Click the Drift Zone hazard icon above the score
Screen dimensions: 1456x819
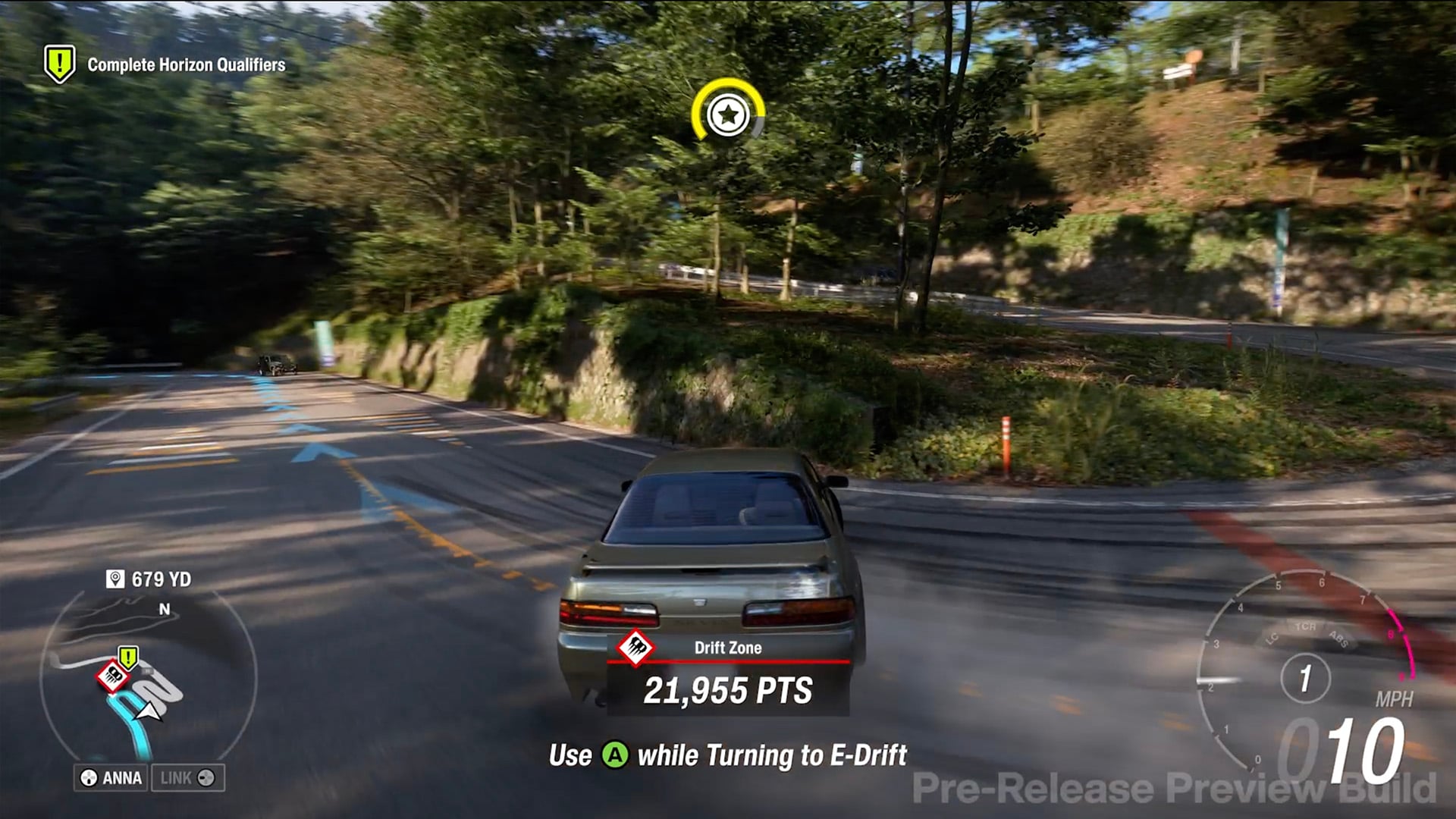pyautogui.click(x=638, y=648)
